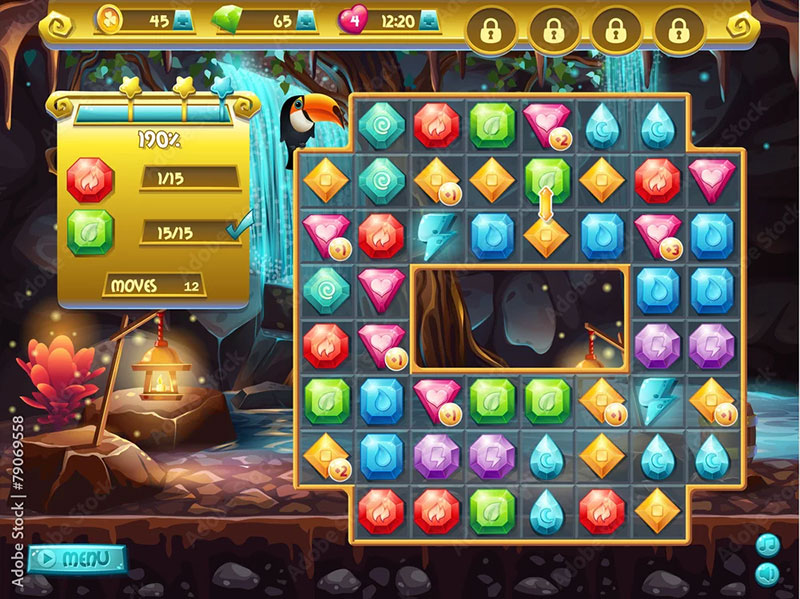Toggle the music note button
This screenshot has width=800, height=599.
[x=767, y=545]
